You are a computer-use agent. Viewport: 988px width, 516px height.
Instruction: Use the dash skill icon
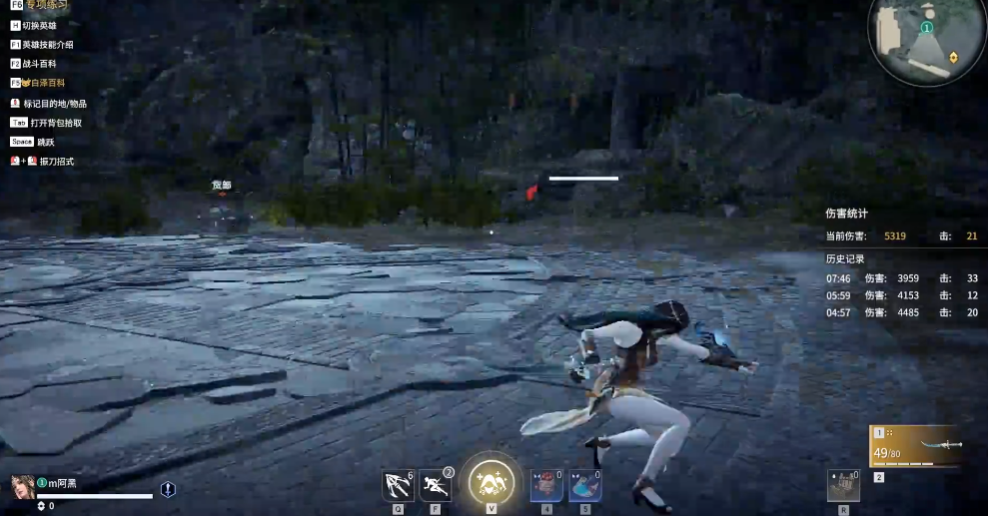click(x=435, y=486)
